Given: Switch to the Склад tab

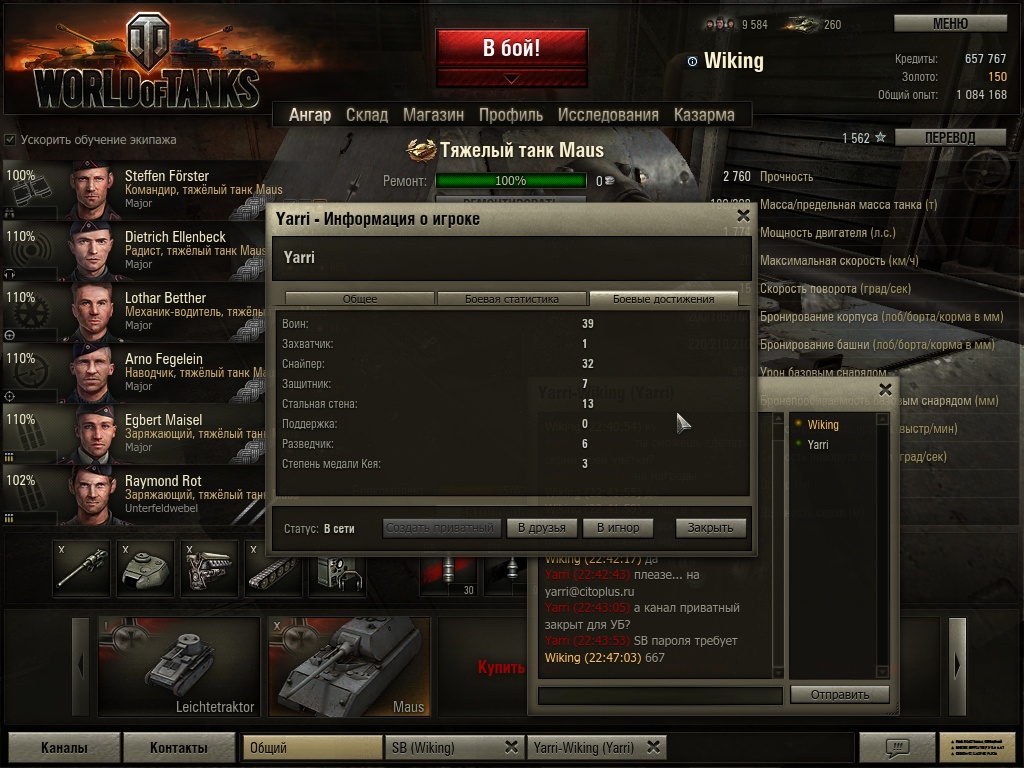Looking at the screenshot, I should click(x=367, y=115).
